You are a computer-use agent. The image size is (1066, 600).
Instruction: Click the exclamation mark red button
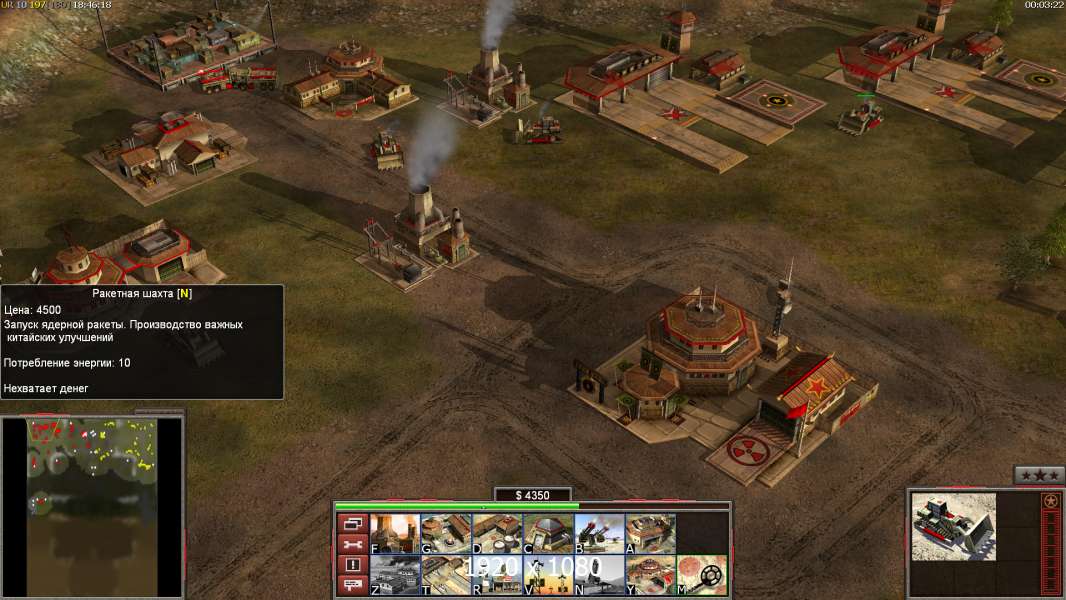[x=352, y=565]
